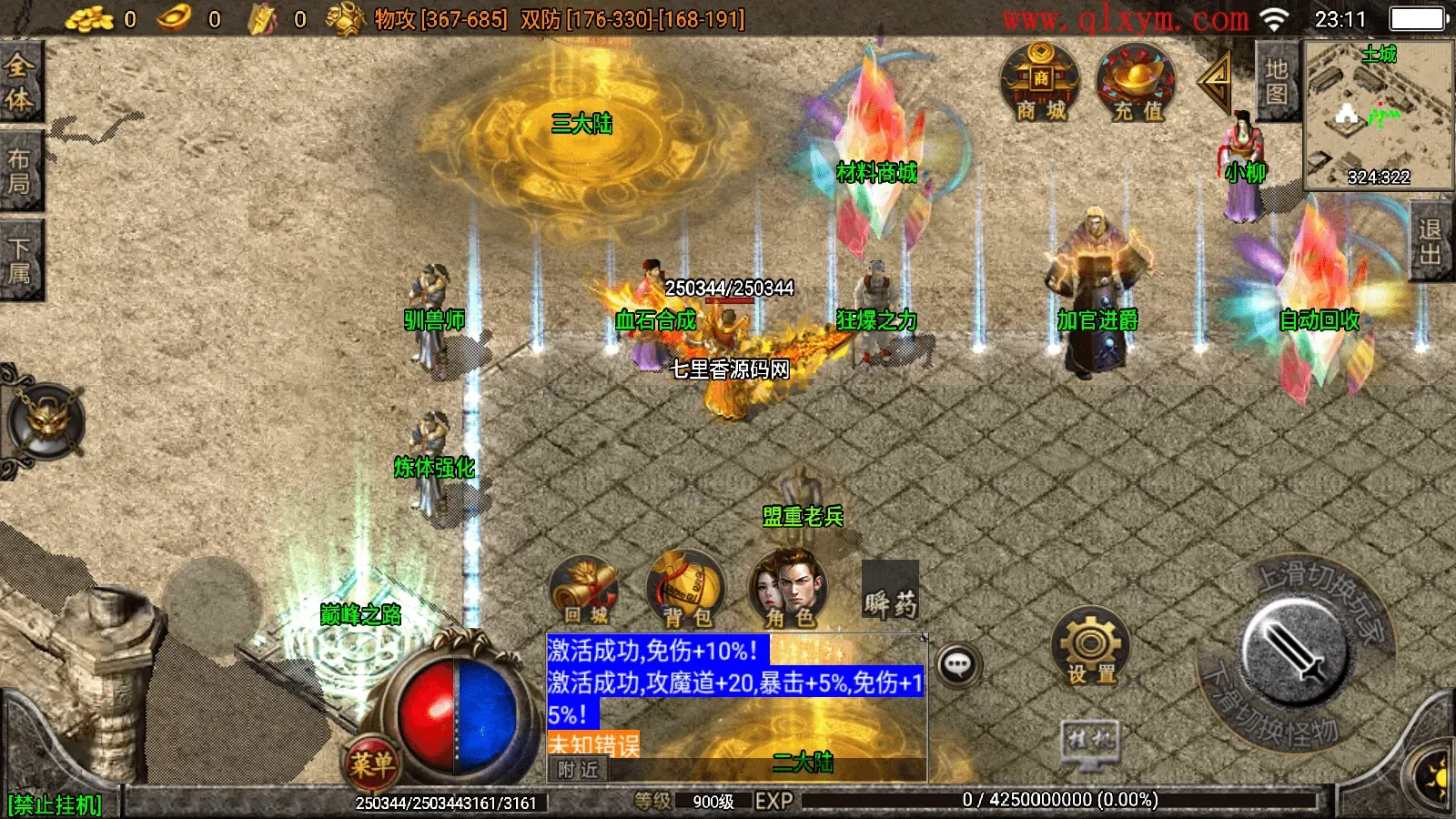The width and height of the screenshot is (1456, 819).
Task: Click the 土城 minimap
Action: point(1378,114)
